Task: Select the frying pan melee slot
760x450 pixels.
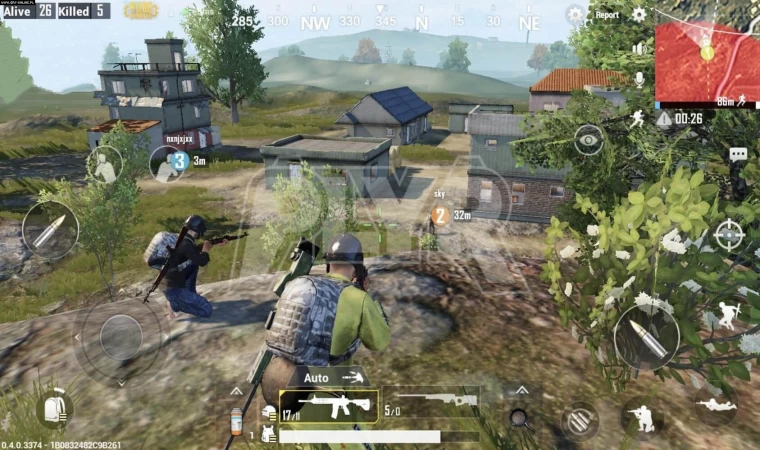Action: coord(518,417)
